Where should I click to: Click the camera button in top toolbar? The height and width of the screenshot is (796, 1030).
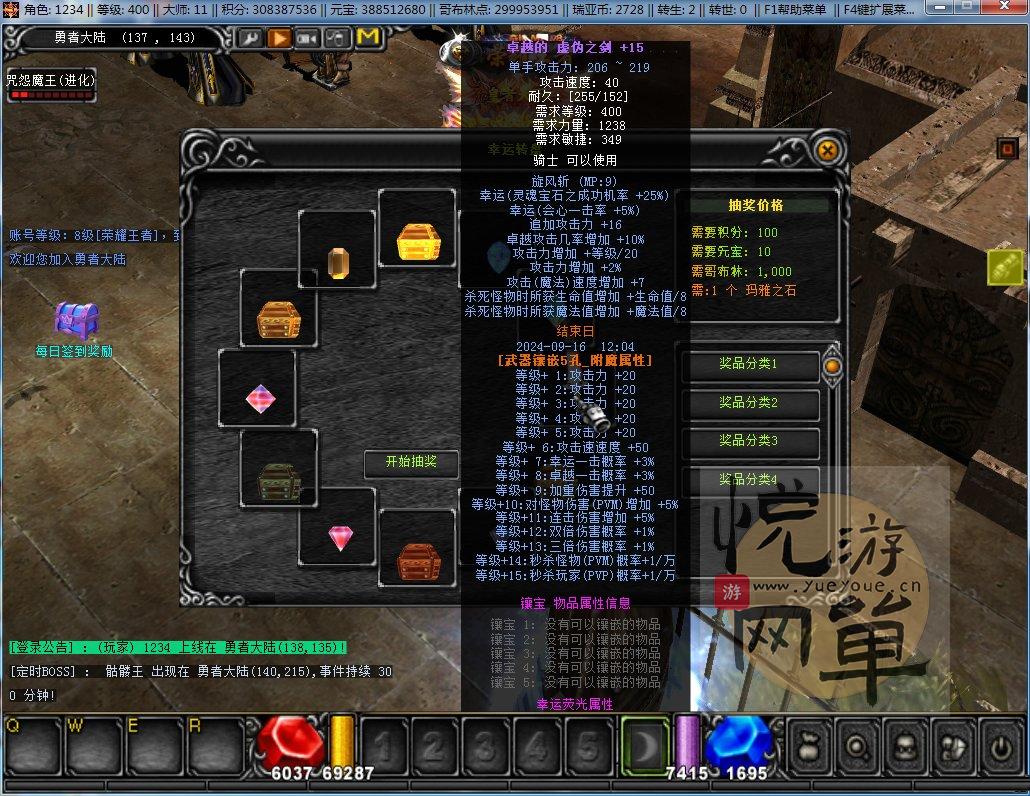[x=308, y=38]
